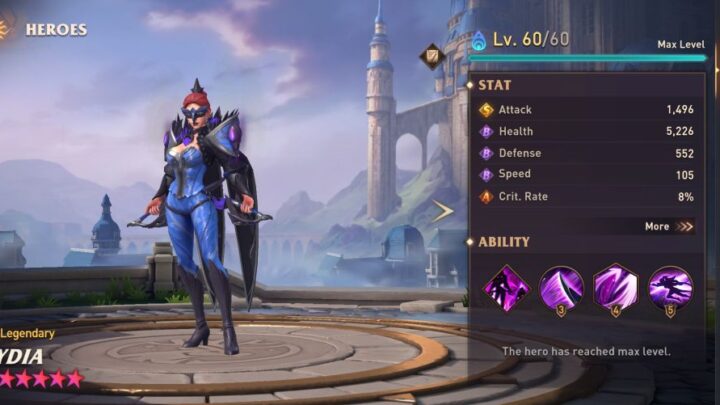
Task: Open the More stats details
Action: tap(669, 226)
